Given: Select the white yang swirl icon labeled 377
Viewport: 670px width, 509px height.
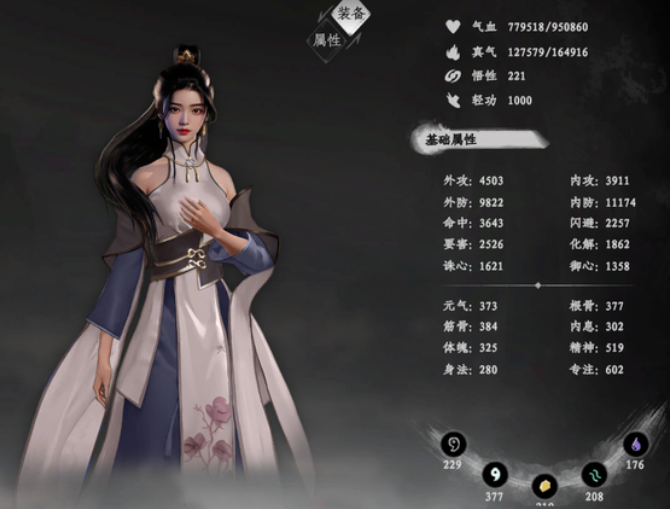Looking at the screenshot, I should click(494, 474).
